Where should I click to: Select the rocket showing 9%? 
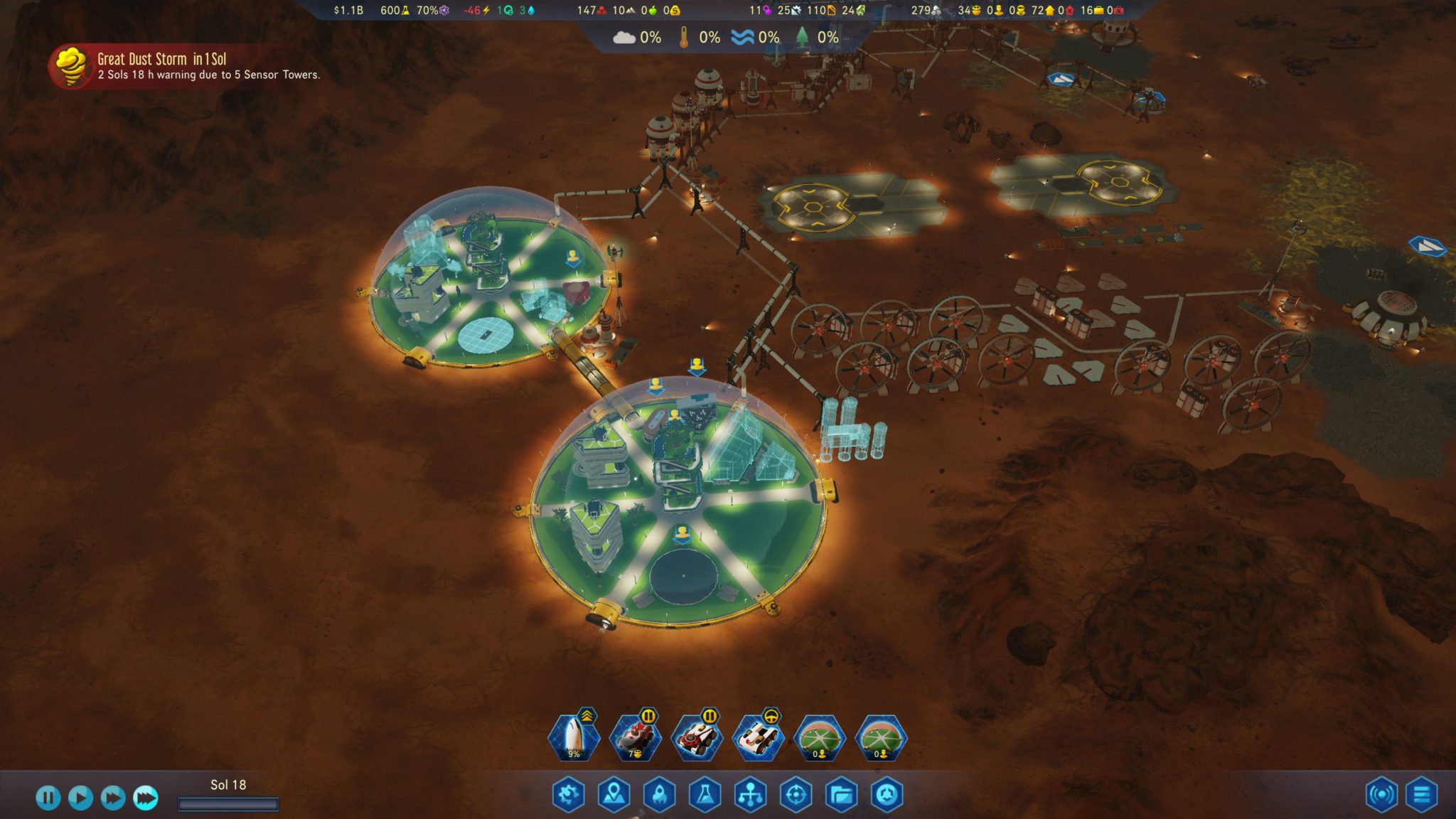point(574,738)
